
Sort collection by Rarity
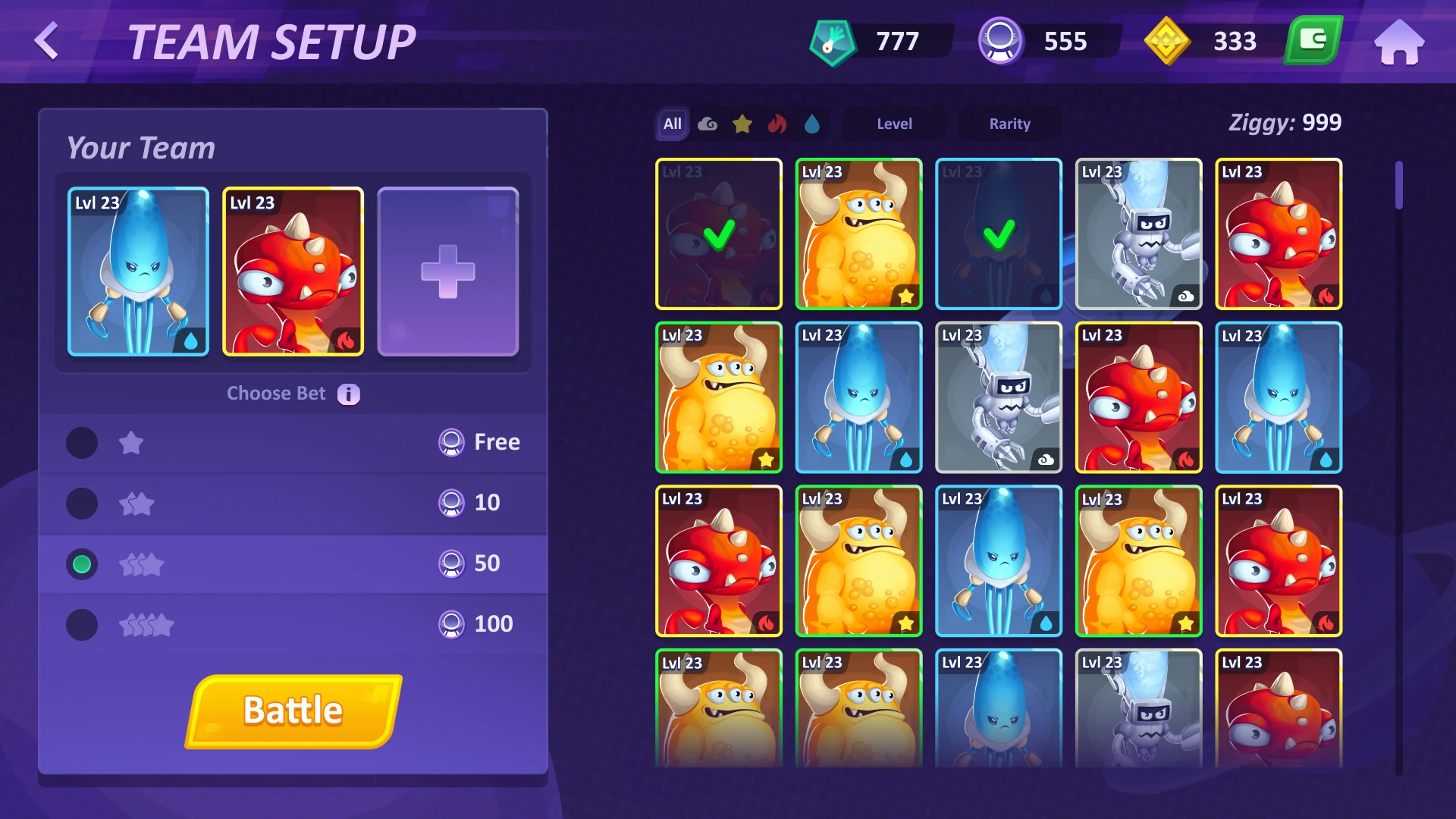(1009, 124)
